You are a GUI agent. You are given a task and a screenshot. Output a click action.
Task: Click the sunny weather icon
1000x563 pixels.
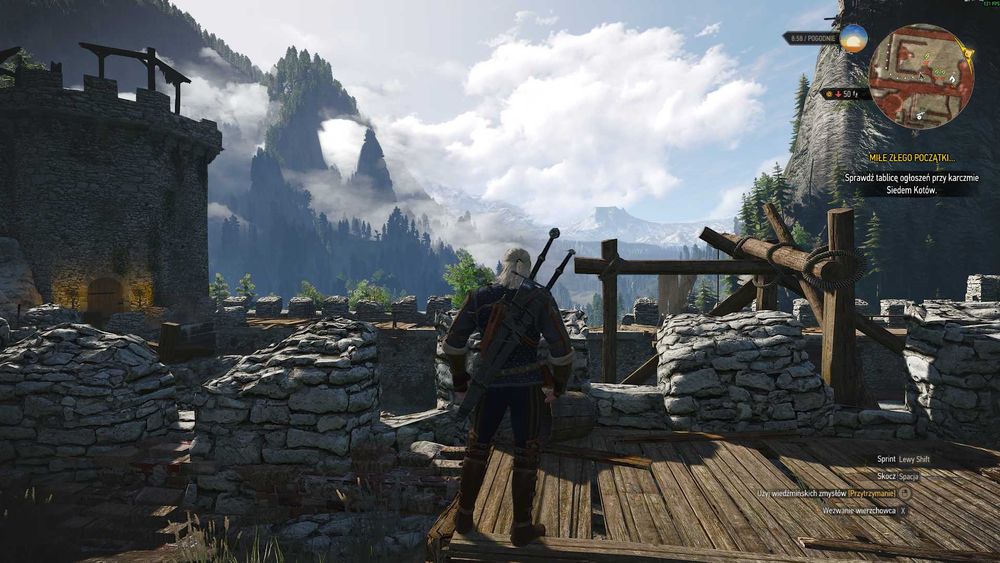(x=853, y=38)
